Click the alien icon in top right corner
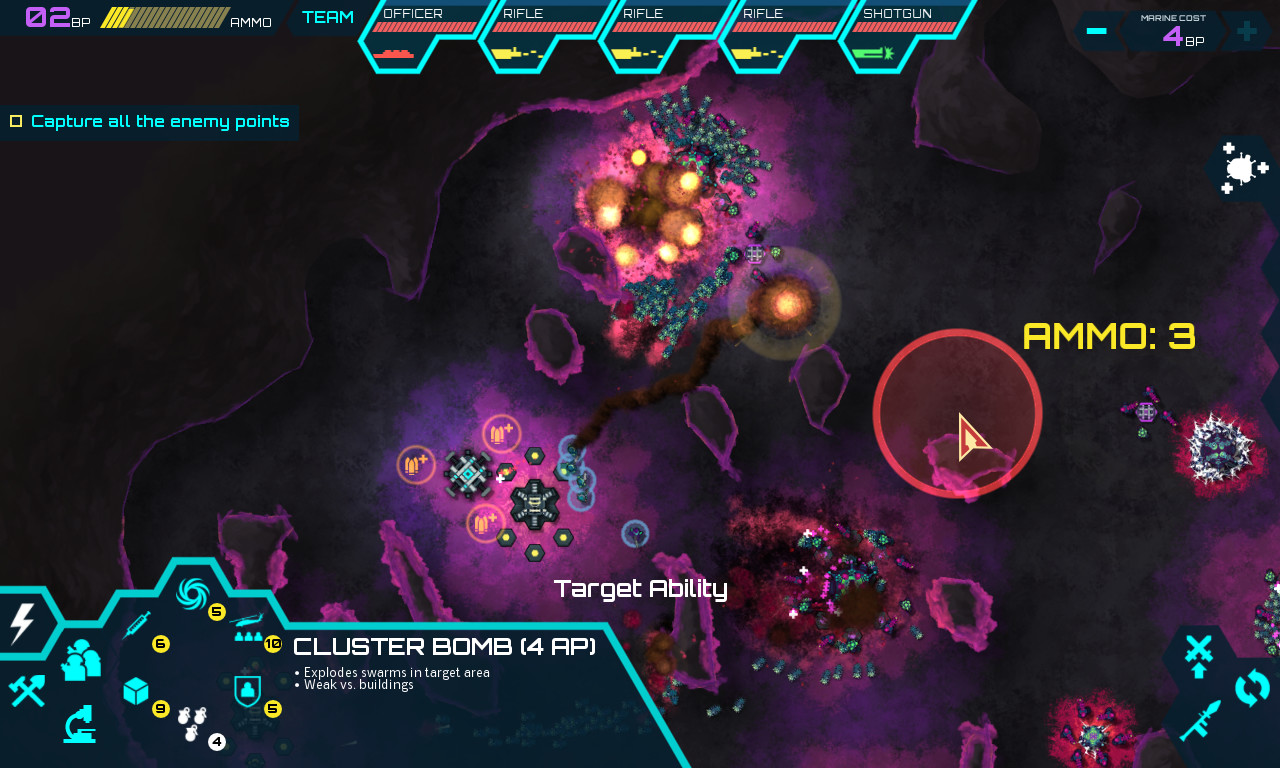1280x768 pixels. click(x=1240, y=168)
